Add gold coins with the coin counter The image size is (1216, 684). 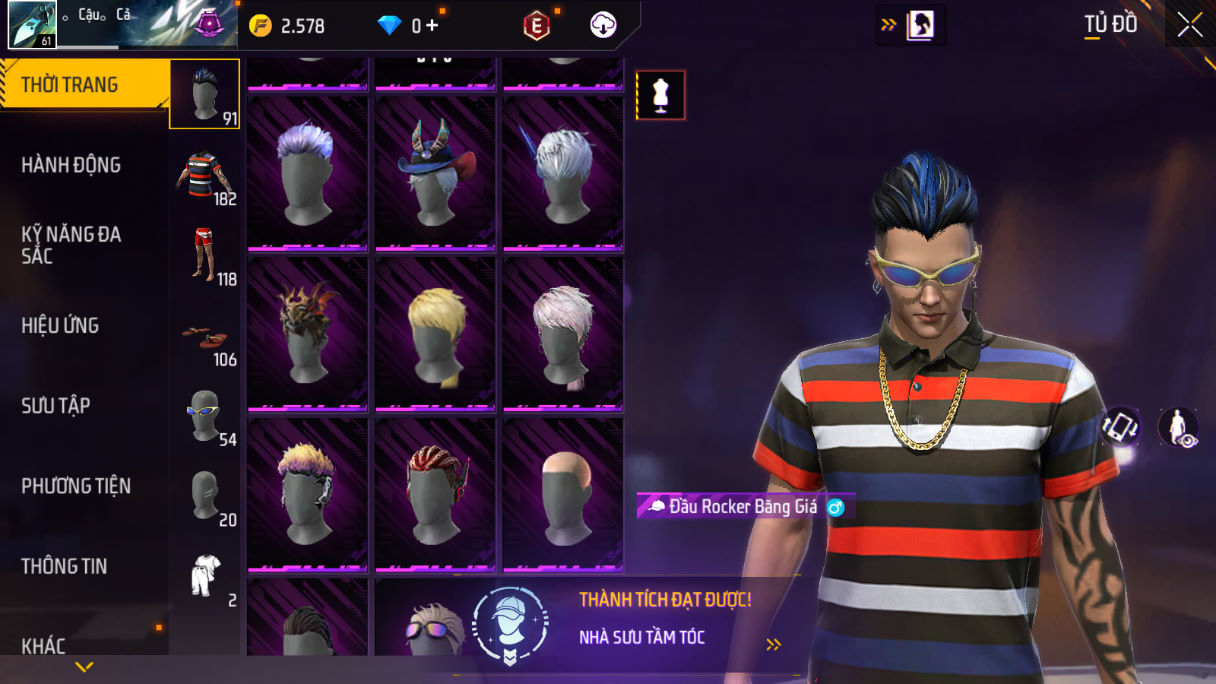point(289,26)
